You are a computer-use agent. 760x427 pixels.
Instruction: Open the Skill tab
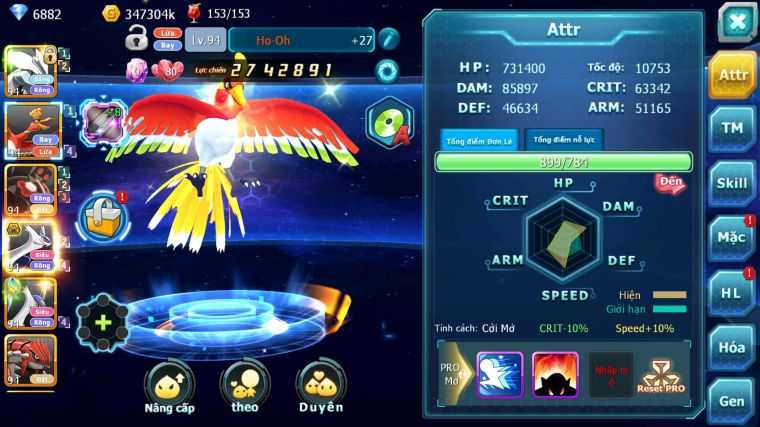click(x=731, y=183)
